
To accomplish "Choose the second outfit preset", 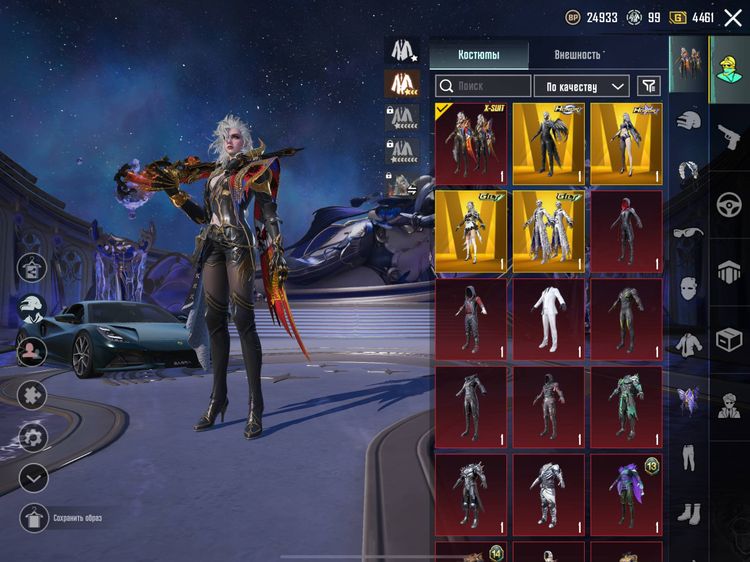I will (402, 84).
